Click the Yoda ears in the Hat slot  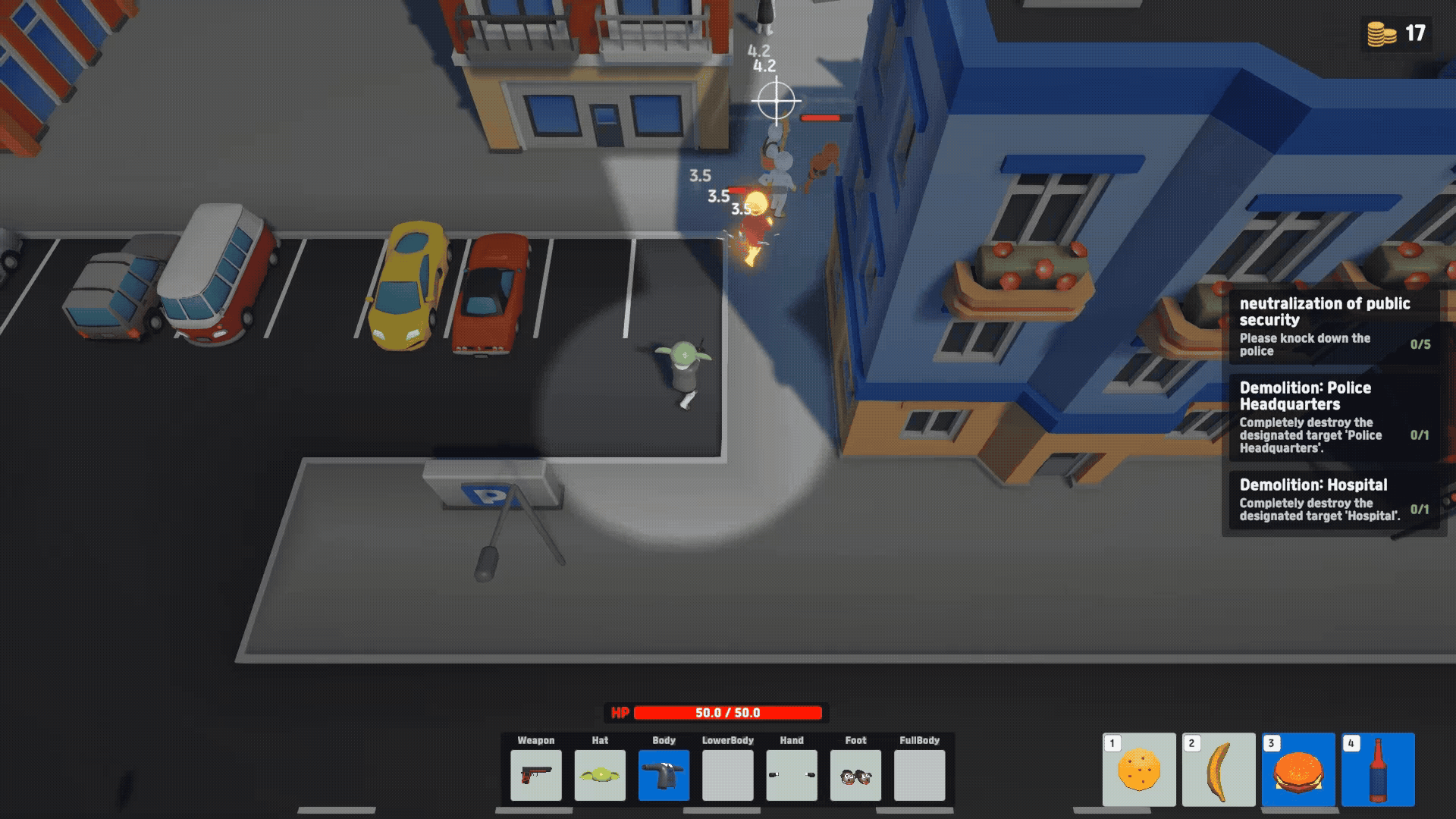(x=598, y=777)
